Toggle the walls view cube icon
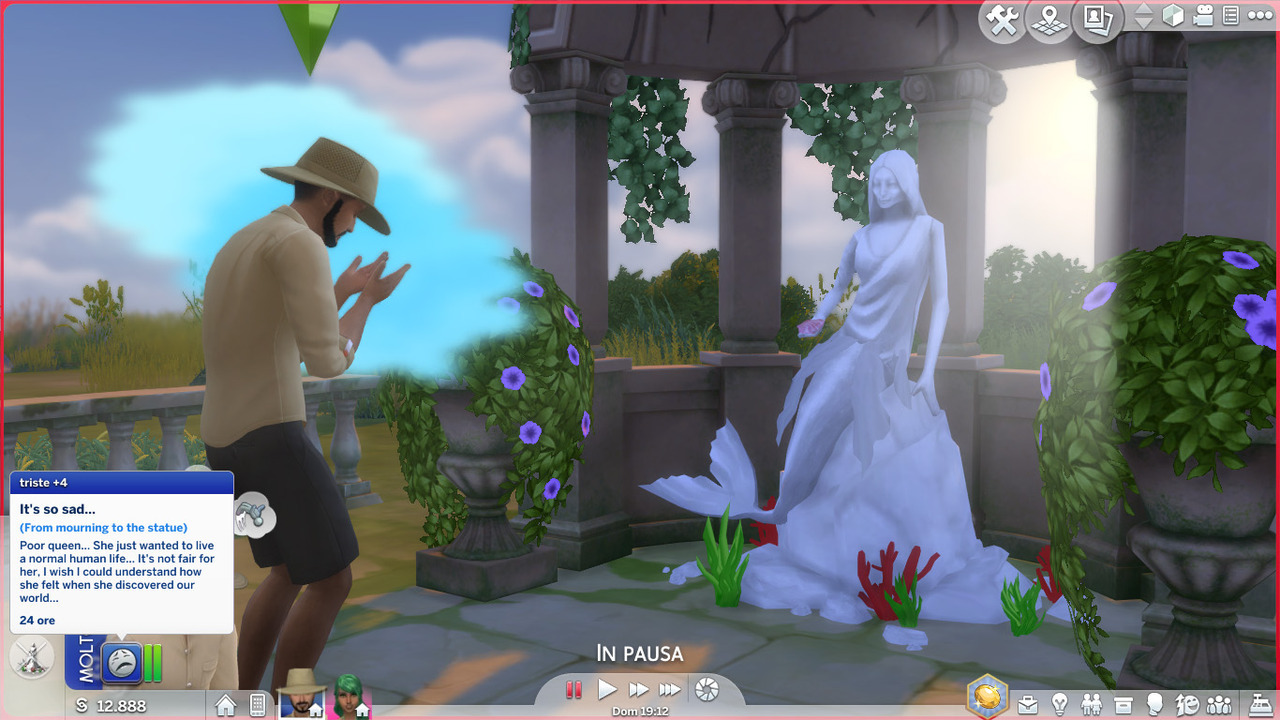Viewport: 1280px width, 720px height. coord(1174,16)
